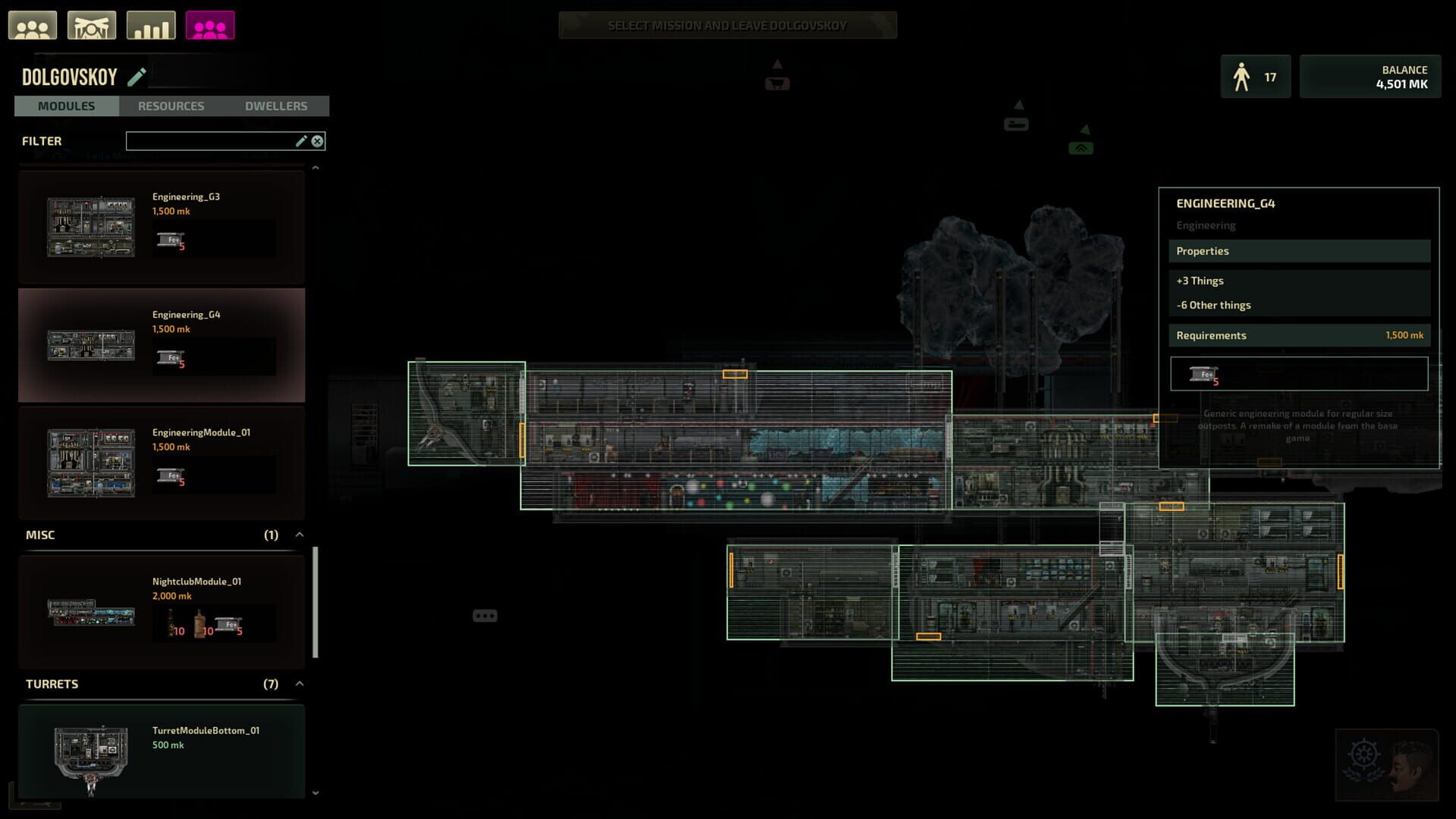
Task: Open the construction crane icon
Action: tap(92, 24)
